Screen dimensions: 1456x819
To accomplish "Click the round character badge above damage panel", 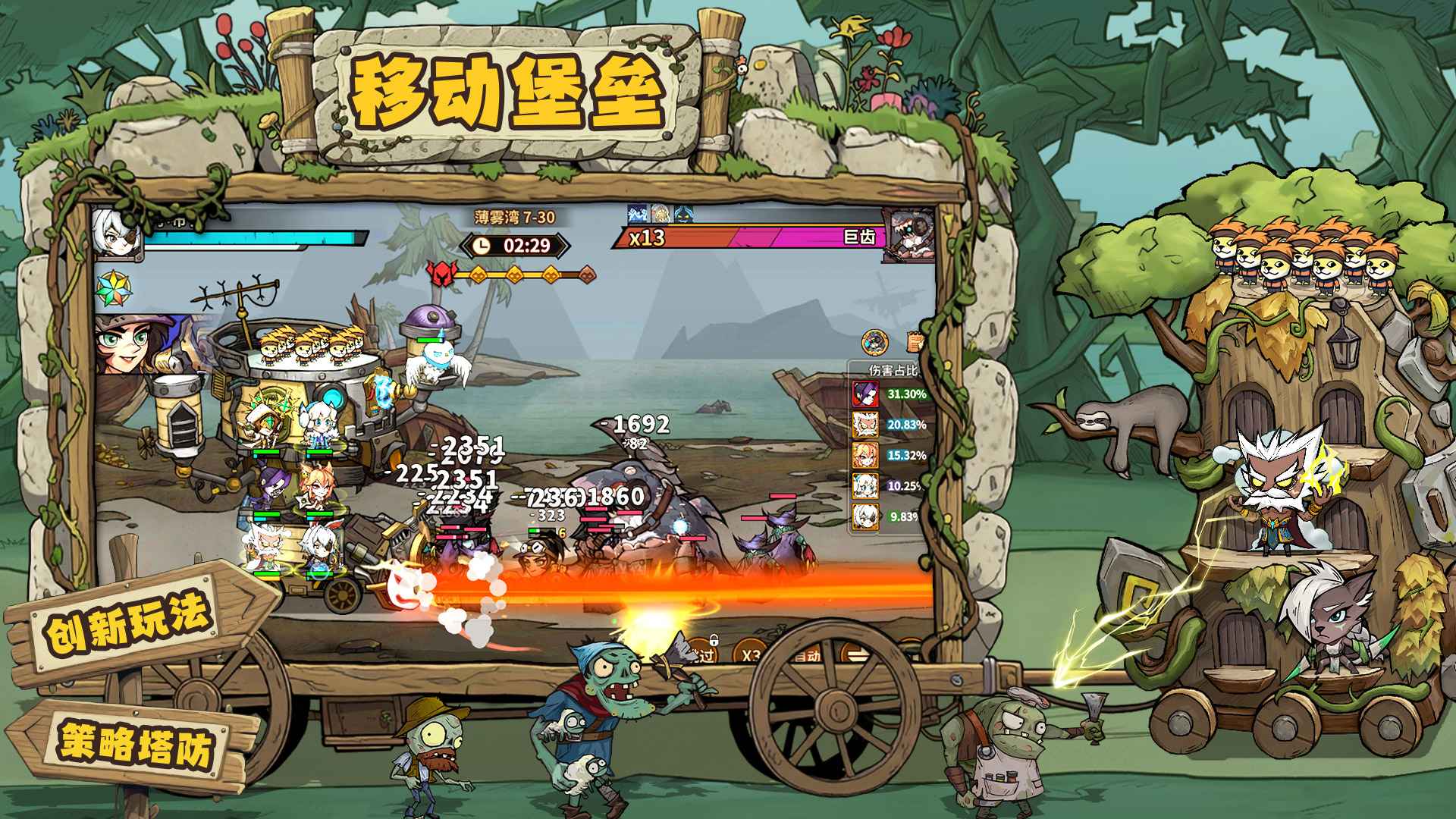I will (876, 343).
